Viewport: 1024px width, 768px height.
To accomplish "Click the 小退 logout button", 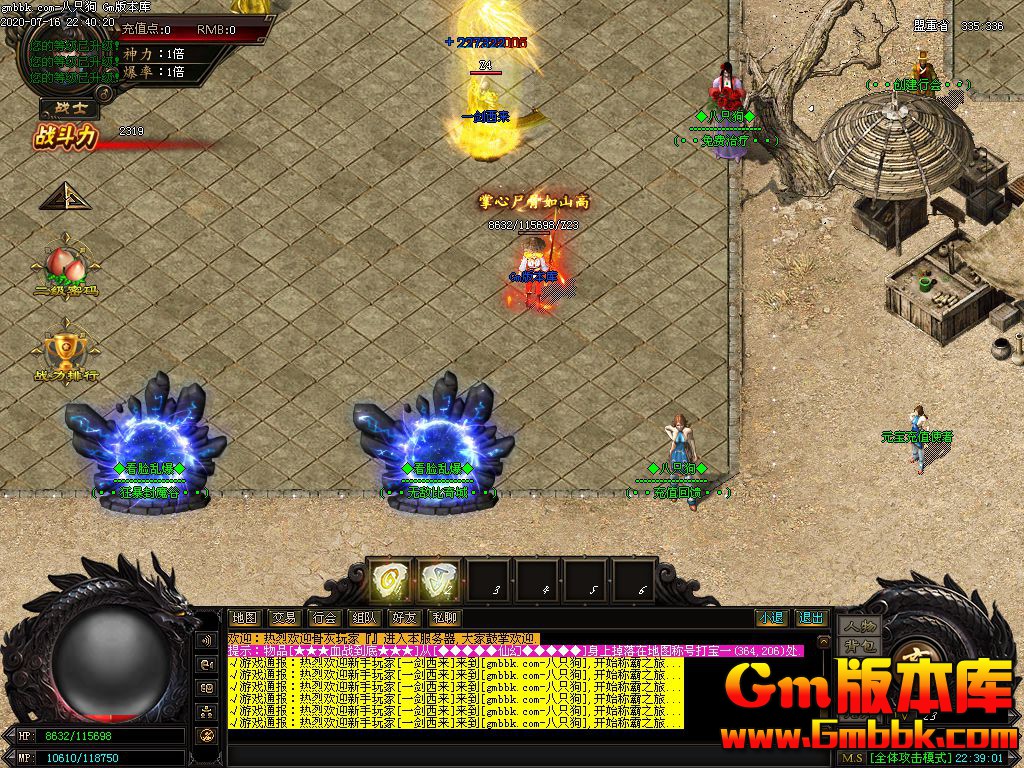I will [771, 618].
